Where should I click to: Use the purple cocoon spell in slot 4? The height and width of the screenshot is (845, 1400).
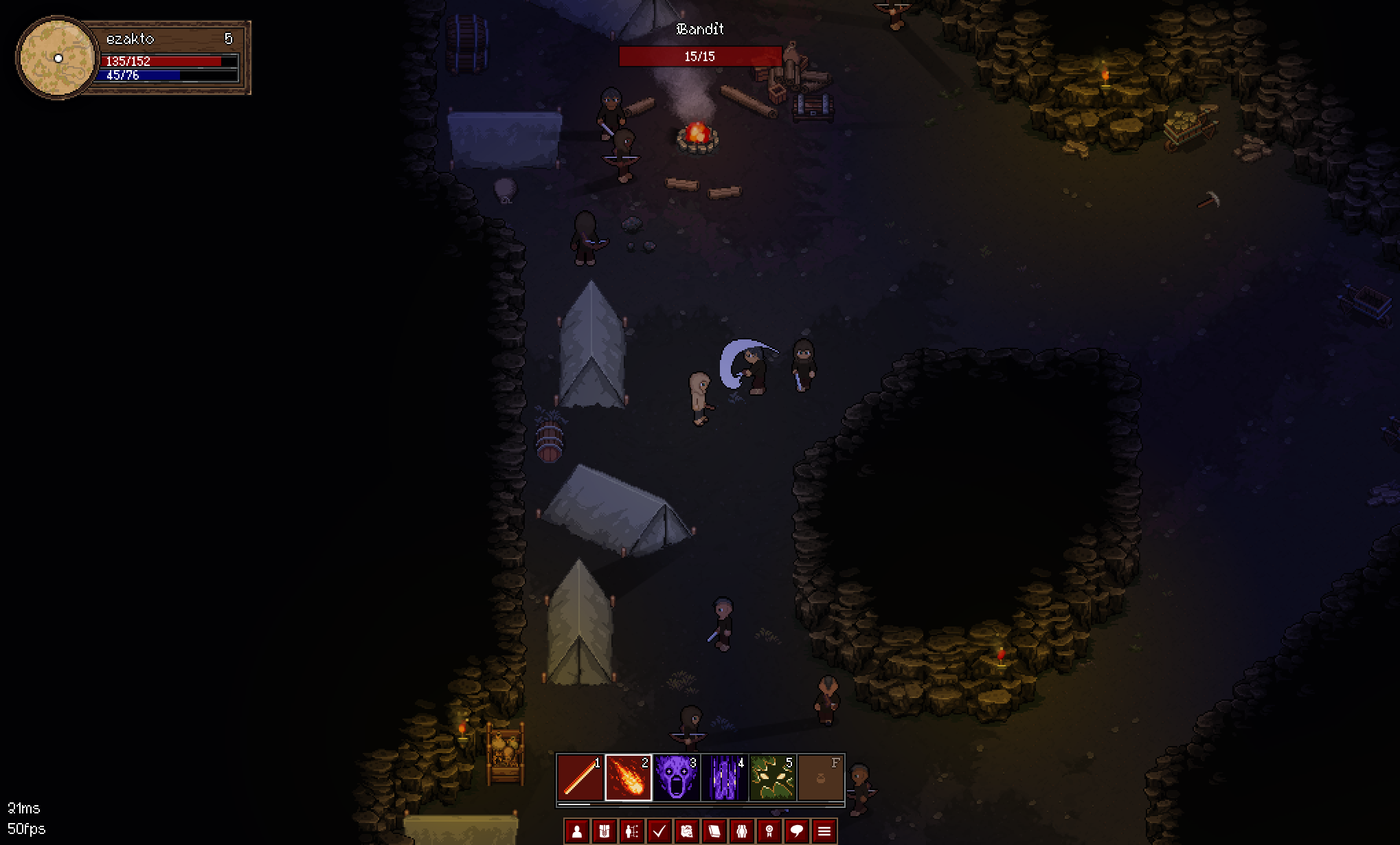(724, 778)
